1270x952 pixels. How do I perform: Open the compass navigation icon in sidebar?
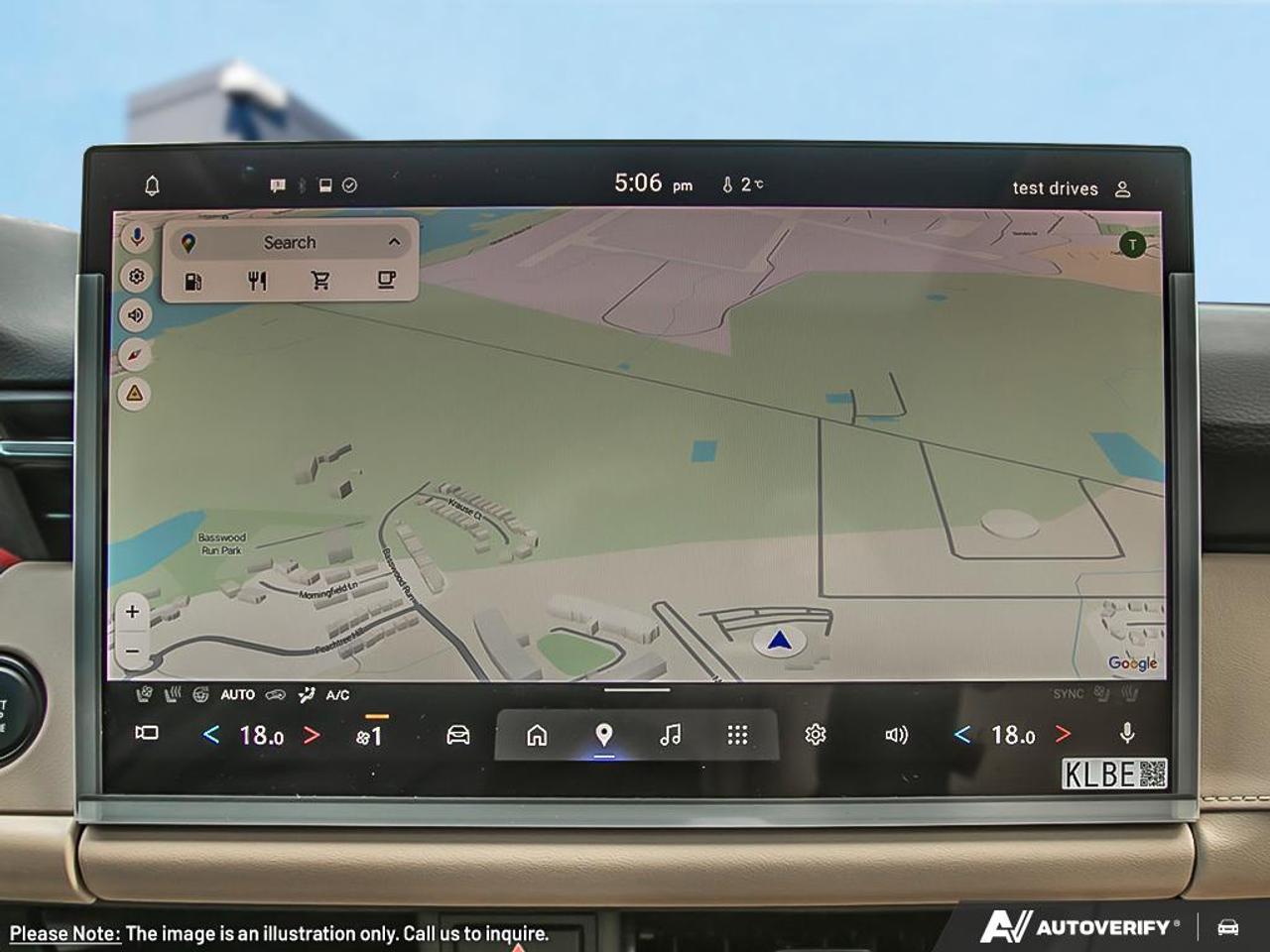(137, 354)
